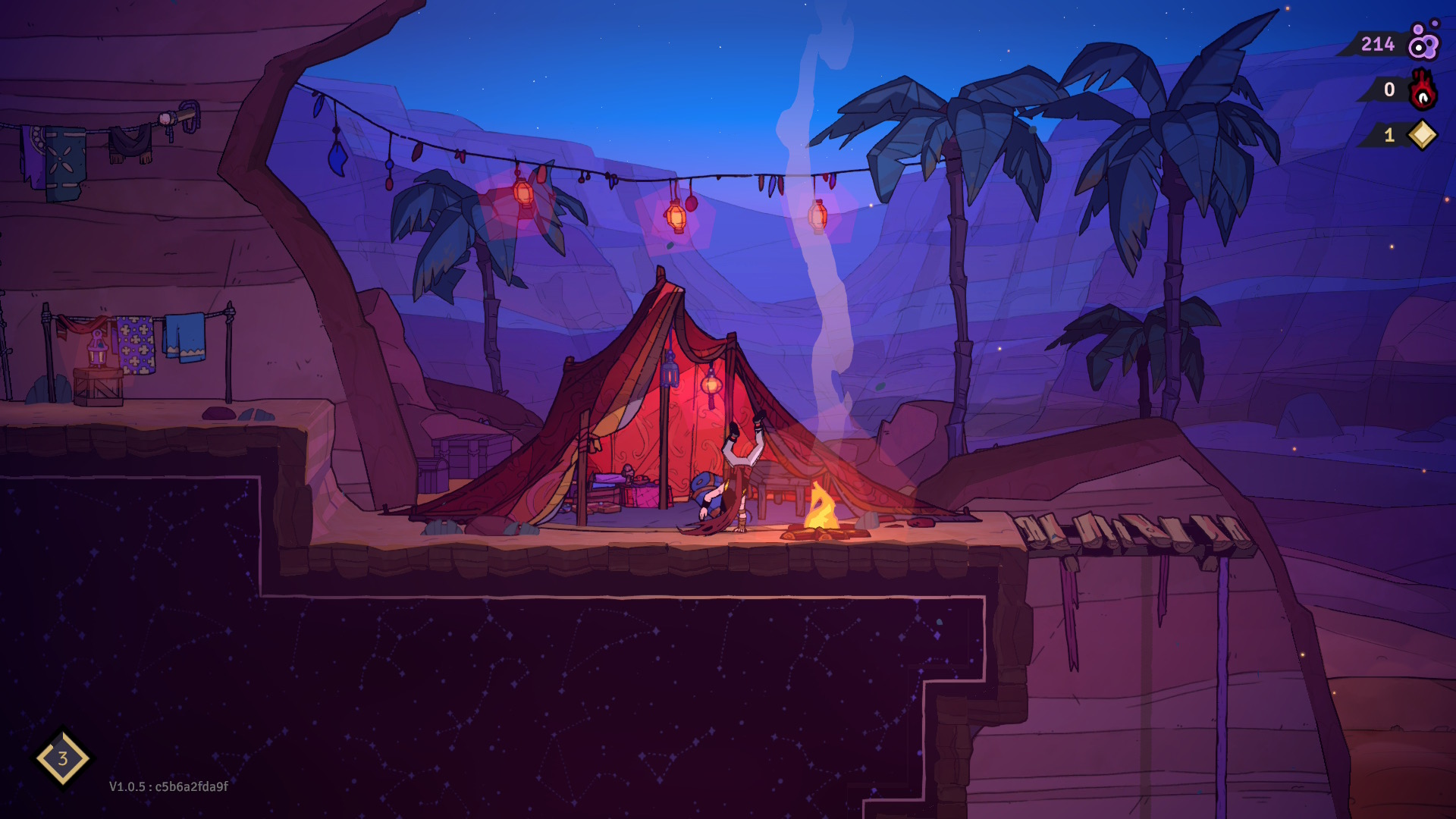
Task: Click the gold diamond currency icon
Action: [1423, 135]
